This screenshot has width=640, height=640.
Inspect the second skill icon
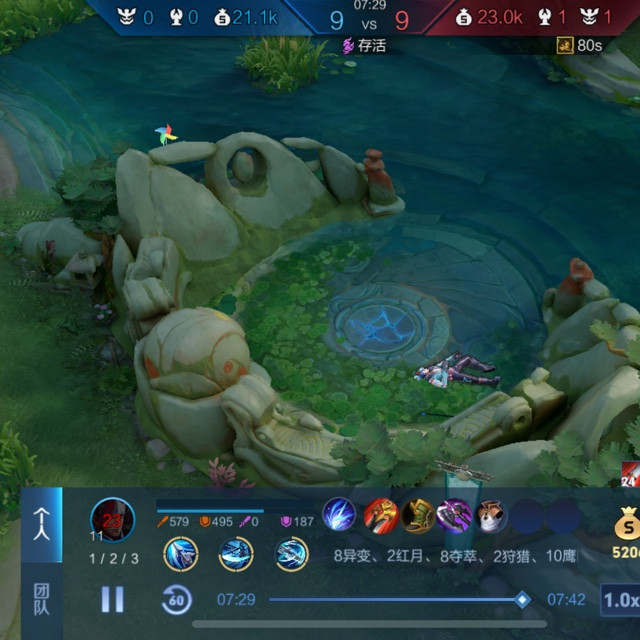pyautogui.click(x=236, y=554)
